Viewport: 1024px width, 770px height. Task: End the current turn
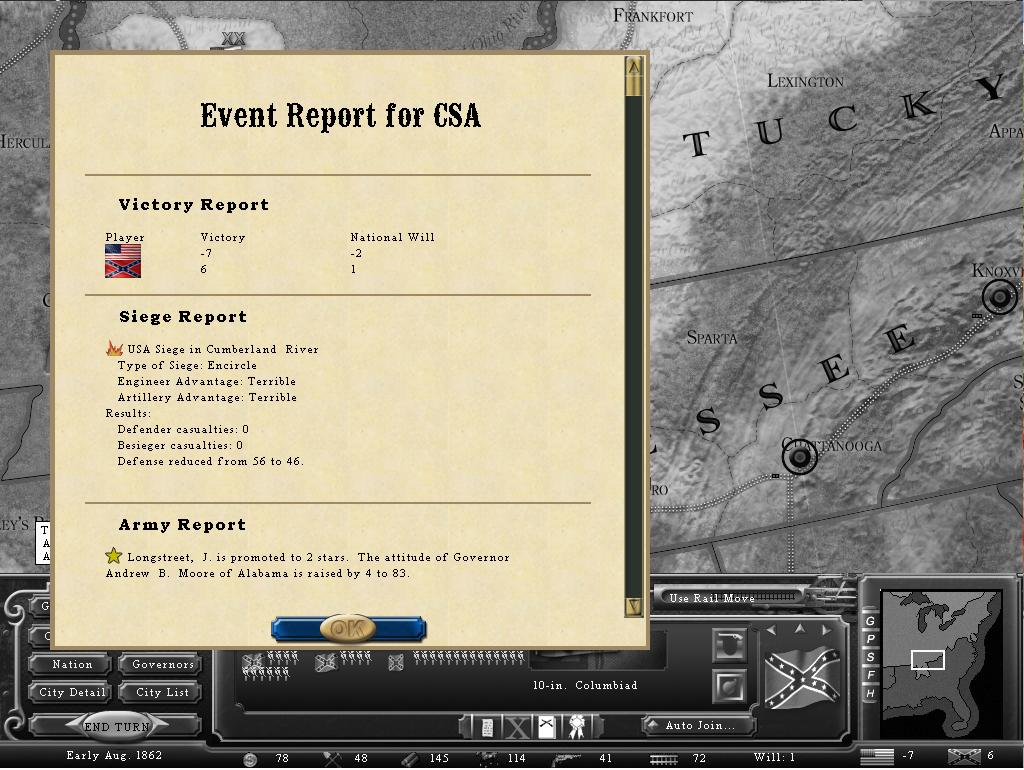tap(117, 727)
